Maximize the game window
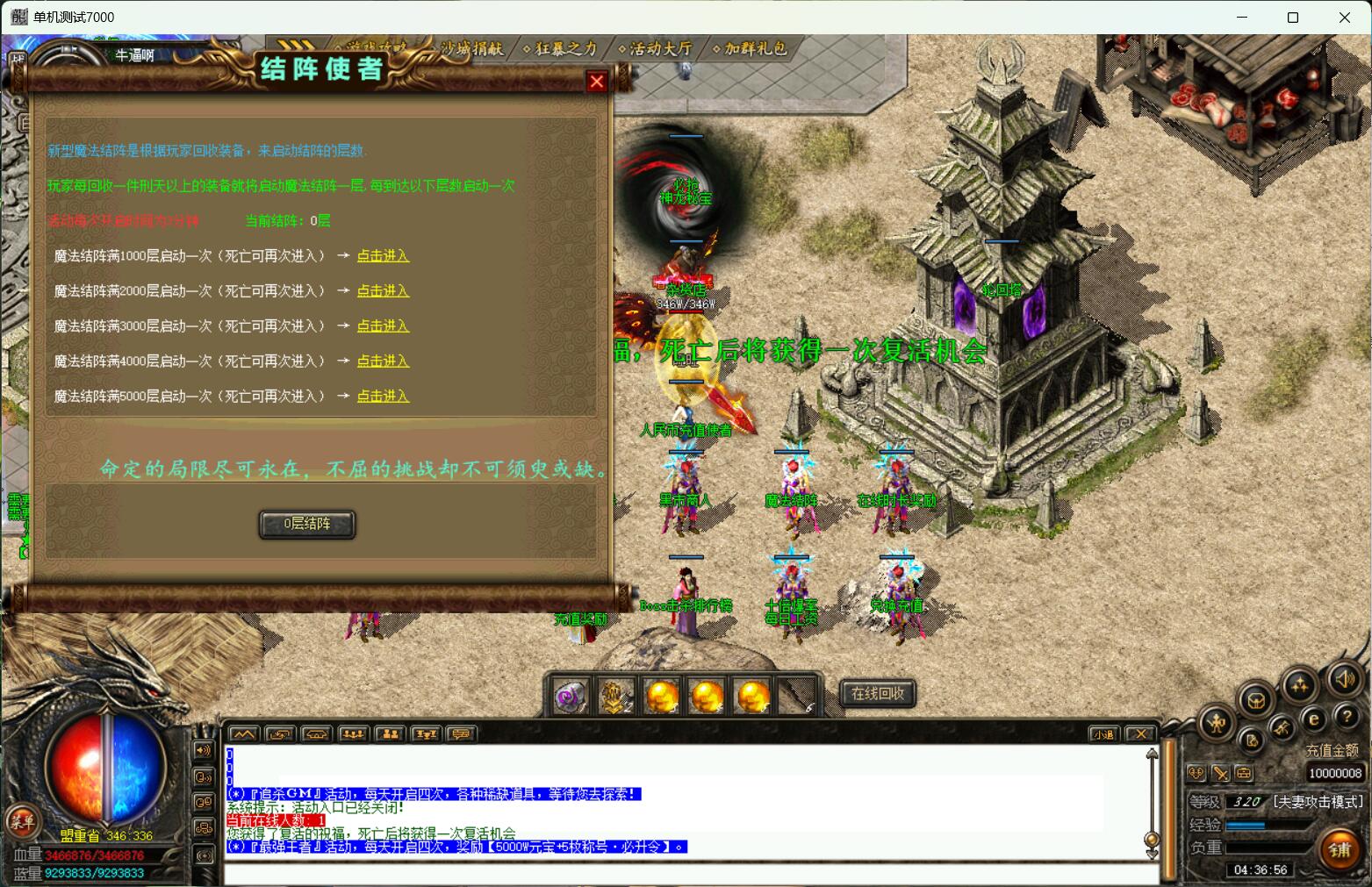This screenshot has width=1372, height=887. pyautogui.click(x=1292, y=18)
